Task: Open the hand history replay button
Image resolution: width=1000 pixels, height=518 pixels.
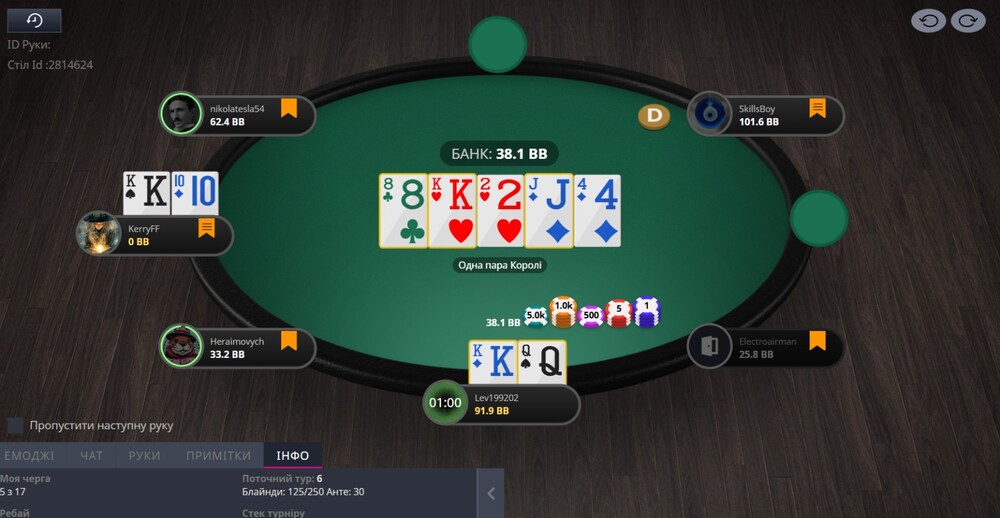Action: tap(34, 20)
